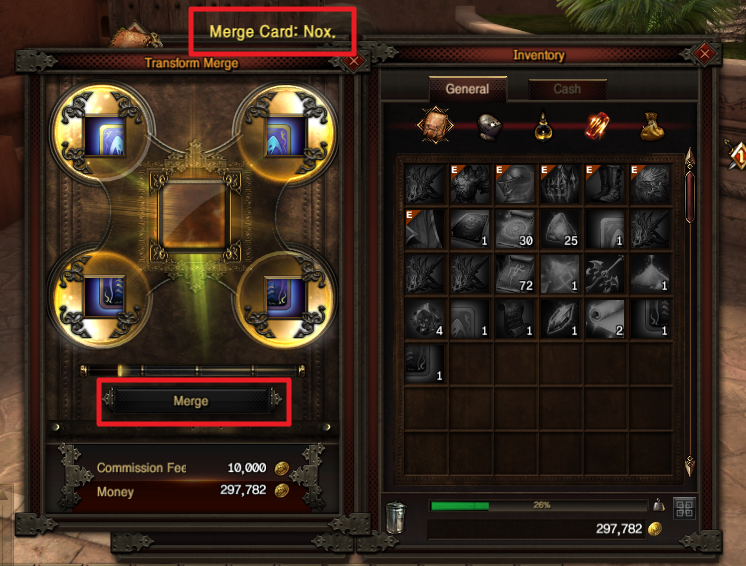Select the item stack of 30
The width and height of the screenshot is (746, 566).
[x=516, y=229]
